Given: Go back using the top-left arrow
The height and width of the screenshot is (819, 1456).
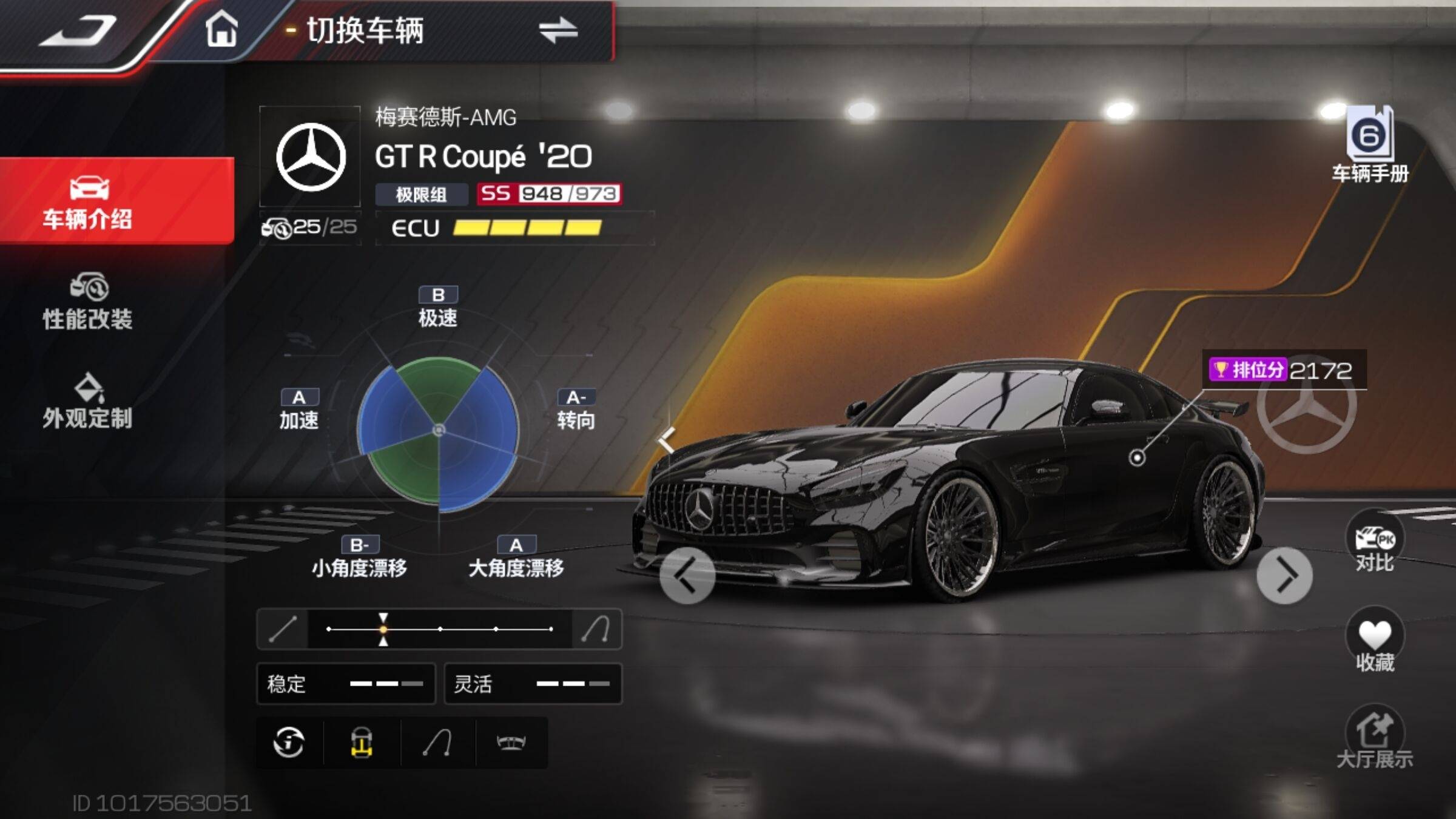Looking at the screenshot, I should tap(78, 30).
